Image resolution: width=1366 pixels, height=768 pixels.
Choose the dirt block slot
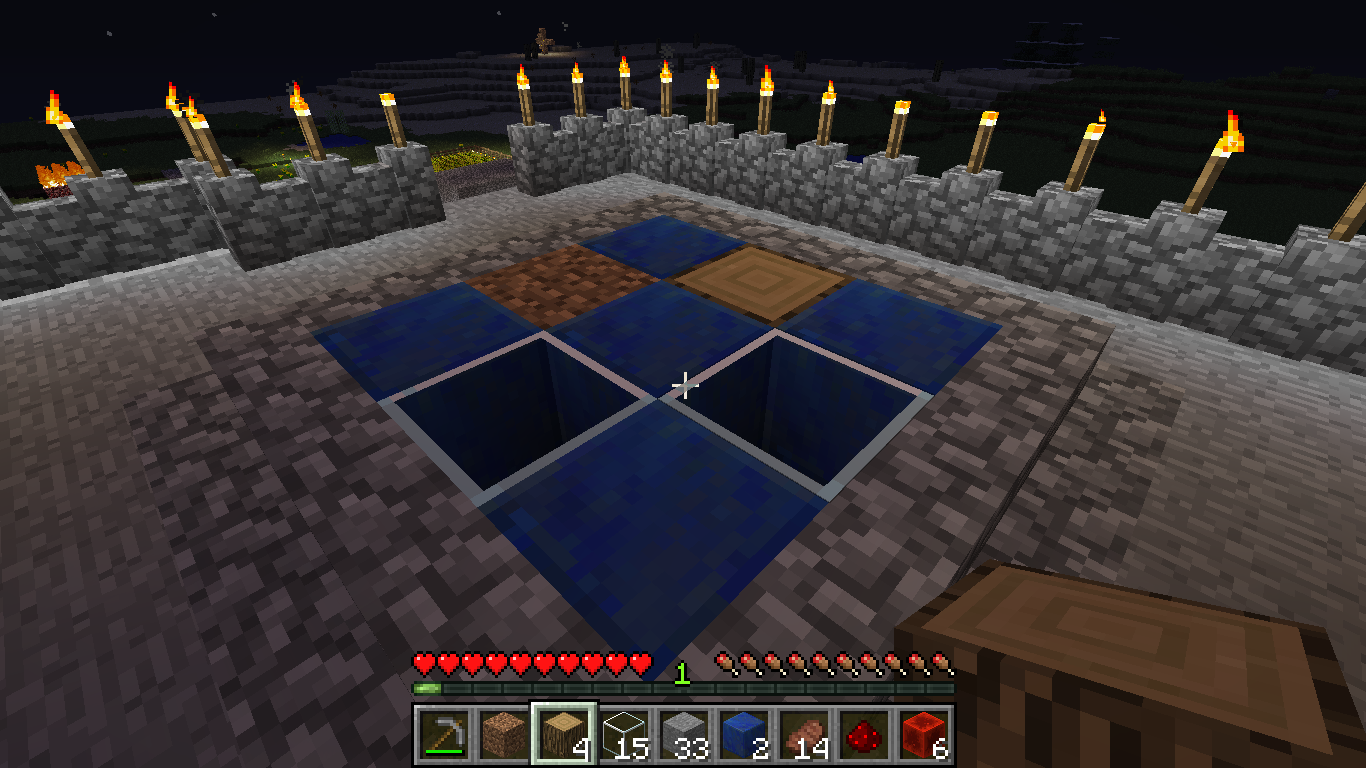click(503, 734)
